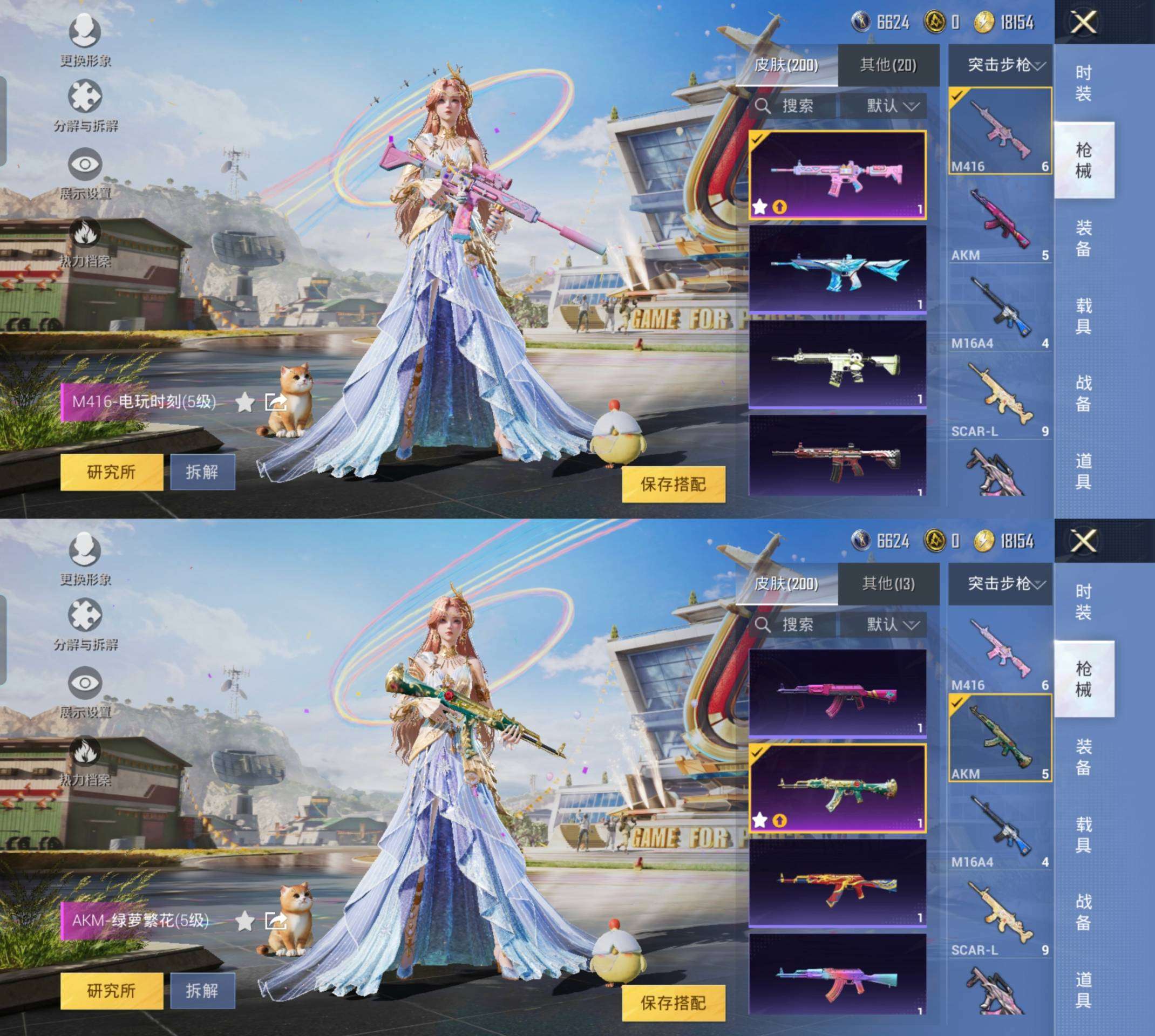Open the equipped pink M416 电玩时刻 skin tile
The image size is (1155, 1036).
[837, 175]
